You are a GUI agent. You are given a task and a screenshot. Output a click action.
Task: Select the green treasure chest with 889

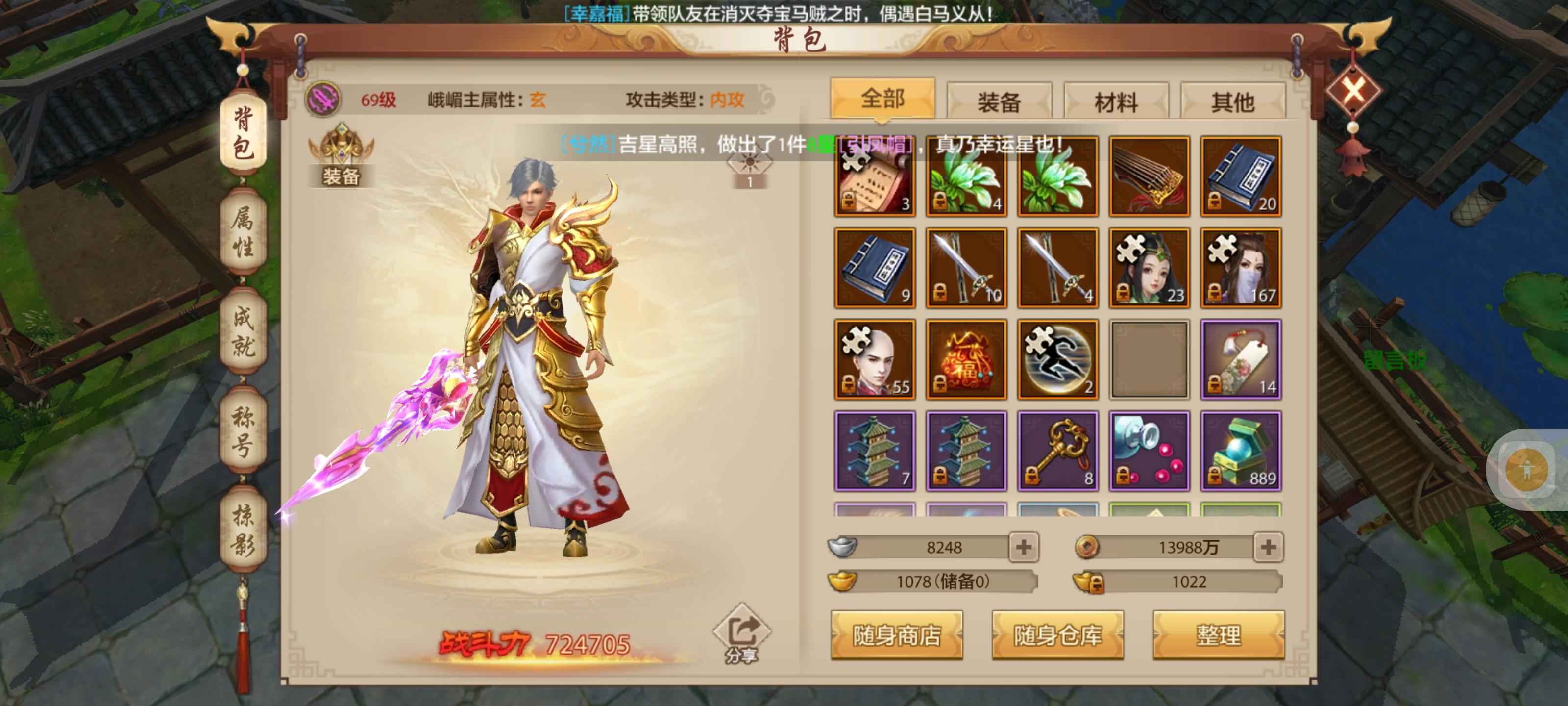click(1241, 451)
